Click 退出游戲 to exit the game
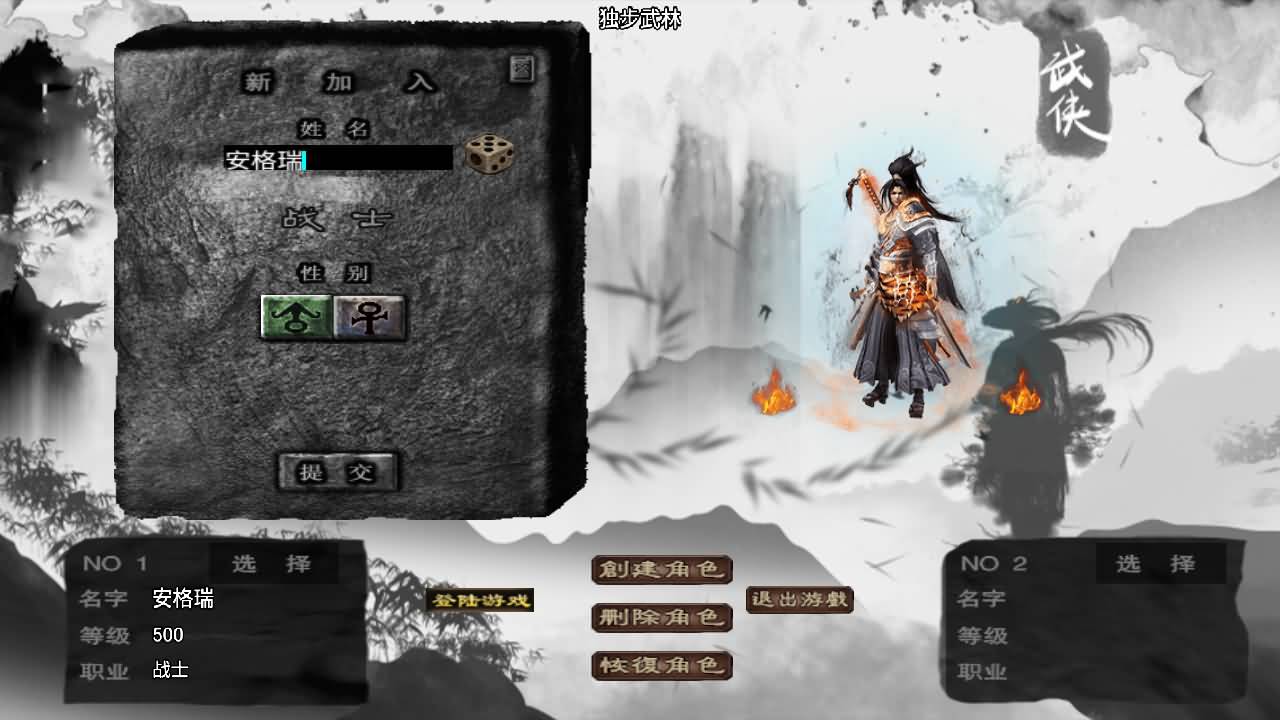This screenshot has height=720, width=1280. [x=799, y=600]
